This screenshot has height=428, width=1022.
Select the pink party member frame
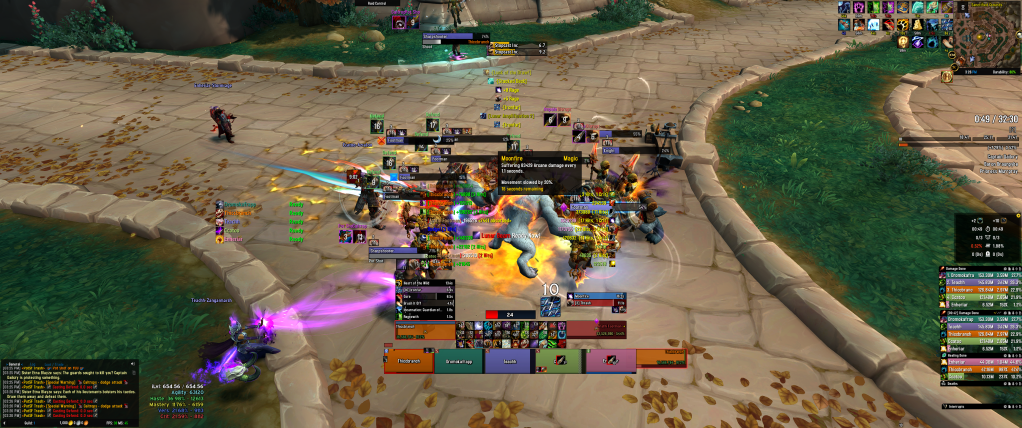[x=611, y=361]
